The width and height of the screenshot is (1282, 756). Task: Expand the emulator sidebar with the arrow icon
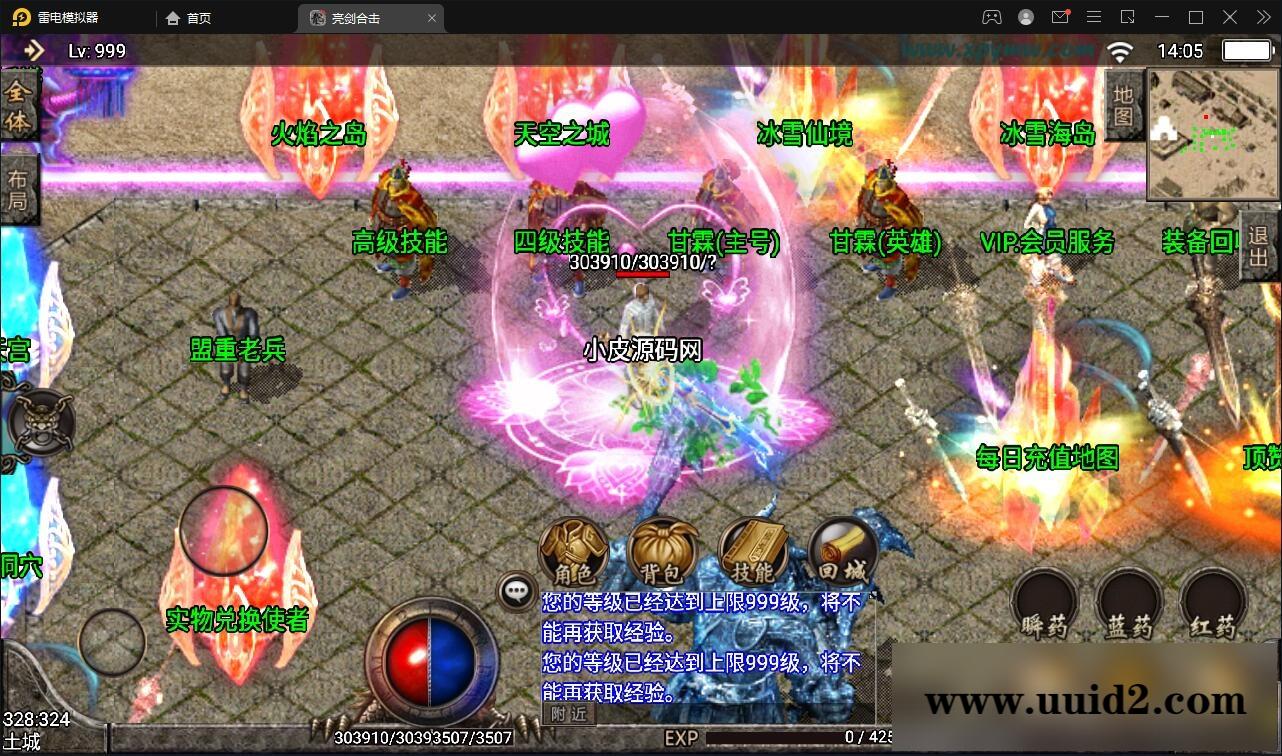click(33, 50)
